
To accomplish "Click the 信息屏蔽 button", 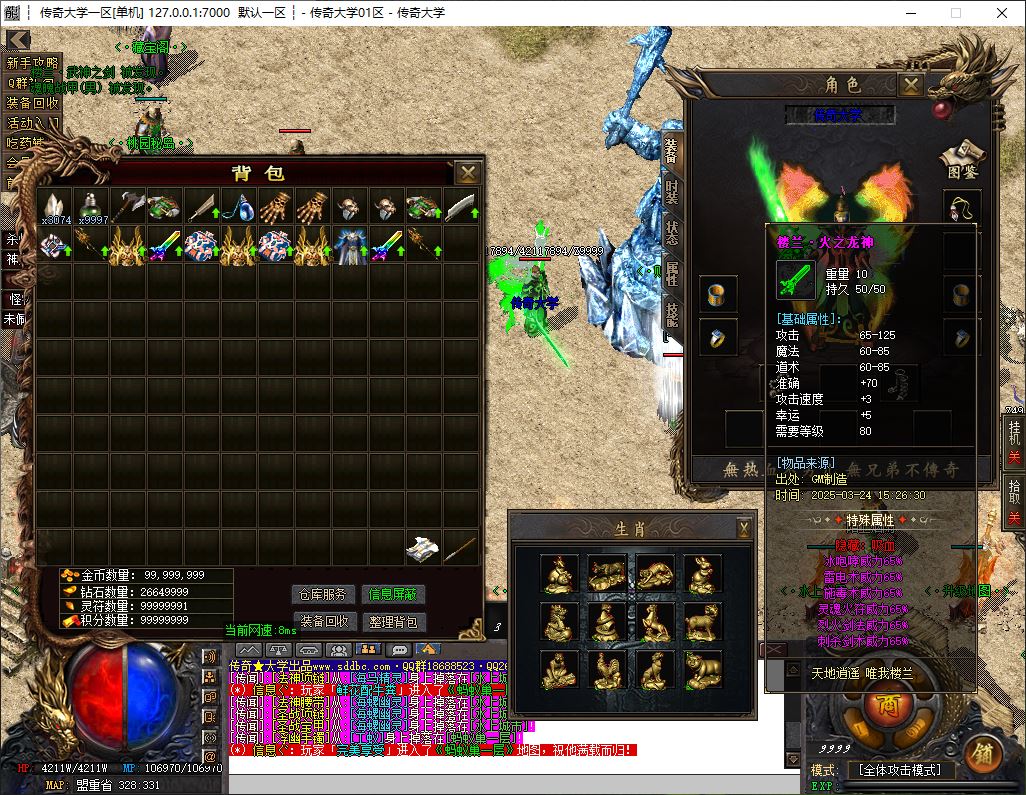I will point(393,595).
